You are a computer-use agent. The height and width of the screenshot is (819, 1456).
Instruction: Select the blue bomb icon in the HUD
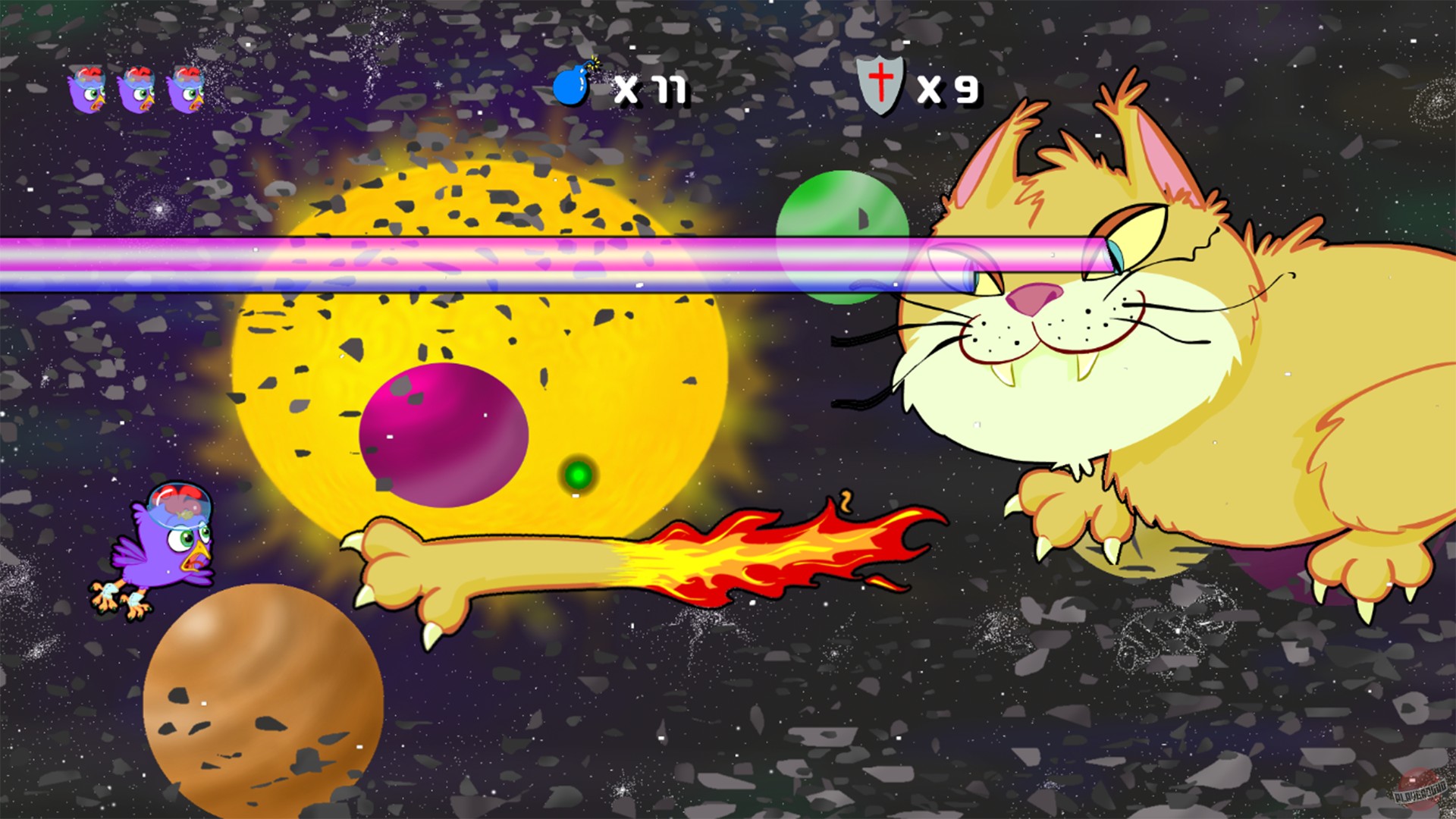tap(570, 86)
